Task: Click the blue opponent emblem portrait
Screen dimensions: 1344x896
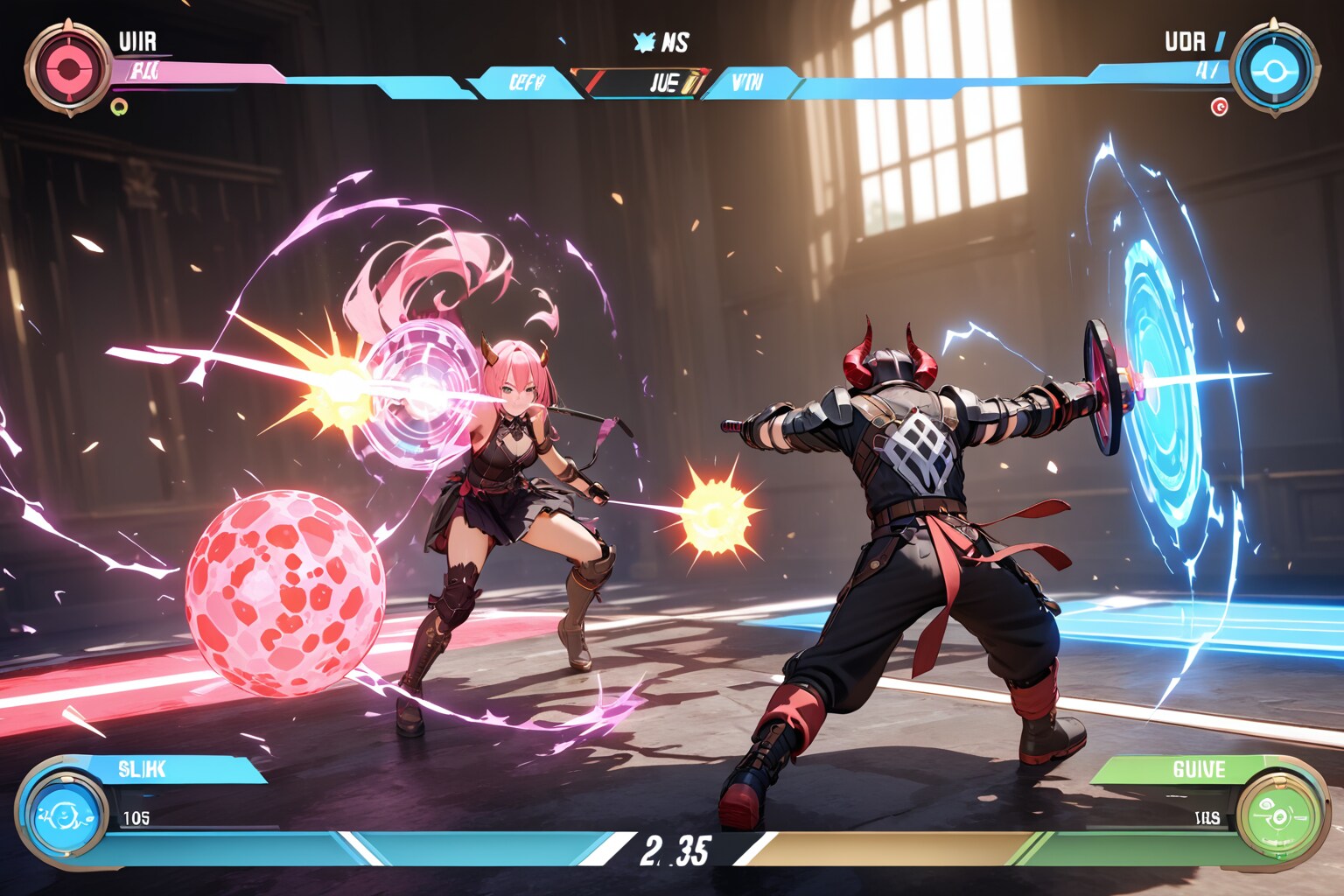Action: [1274, 69]
